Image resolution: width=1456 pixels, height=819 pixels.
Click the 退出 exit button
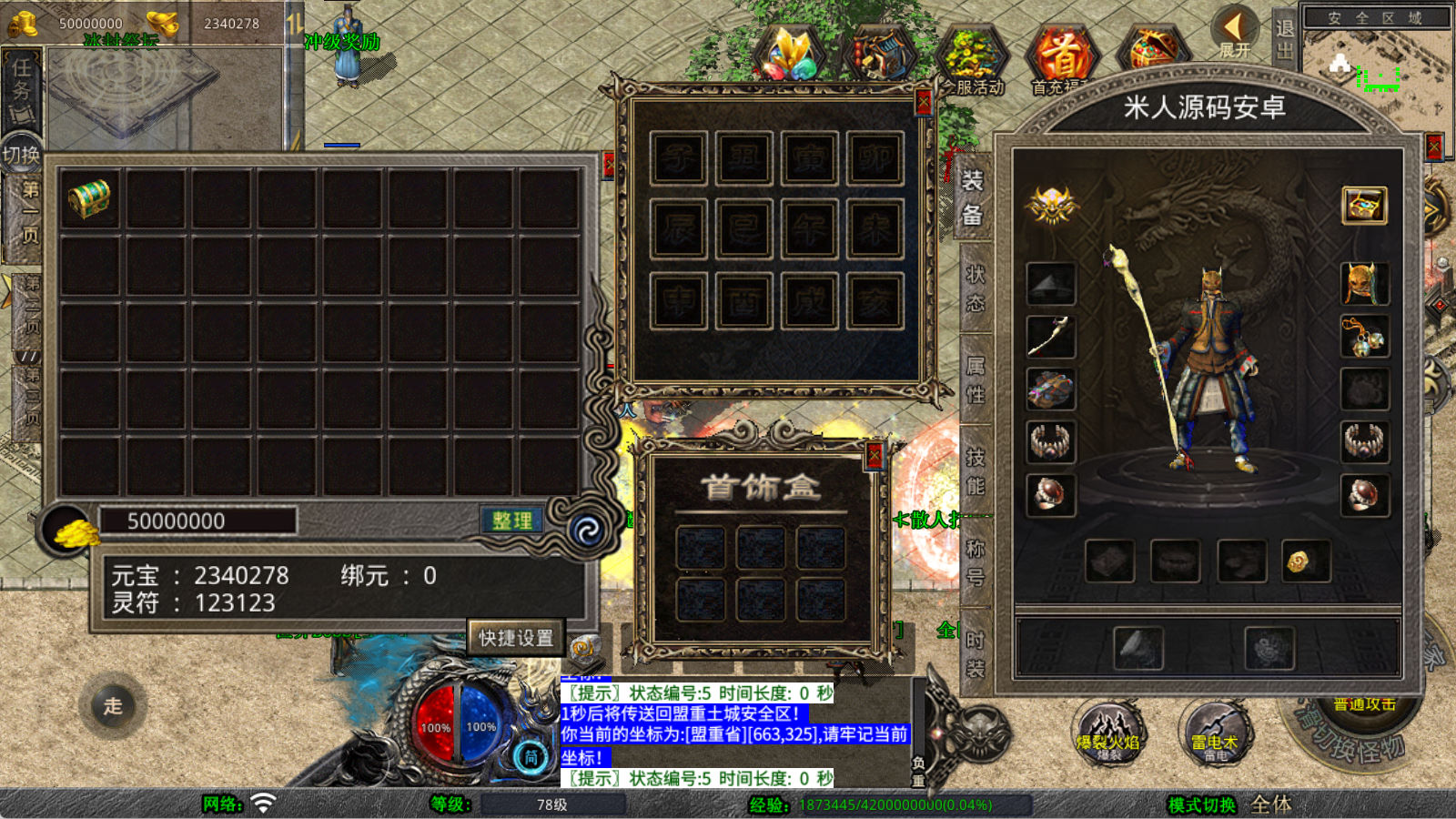1284,39
